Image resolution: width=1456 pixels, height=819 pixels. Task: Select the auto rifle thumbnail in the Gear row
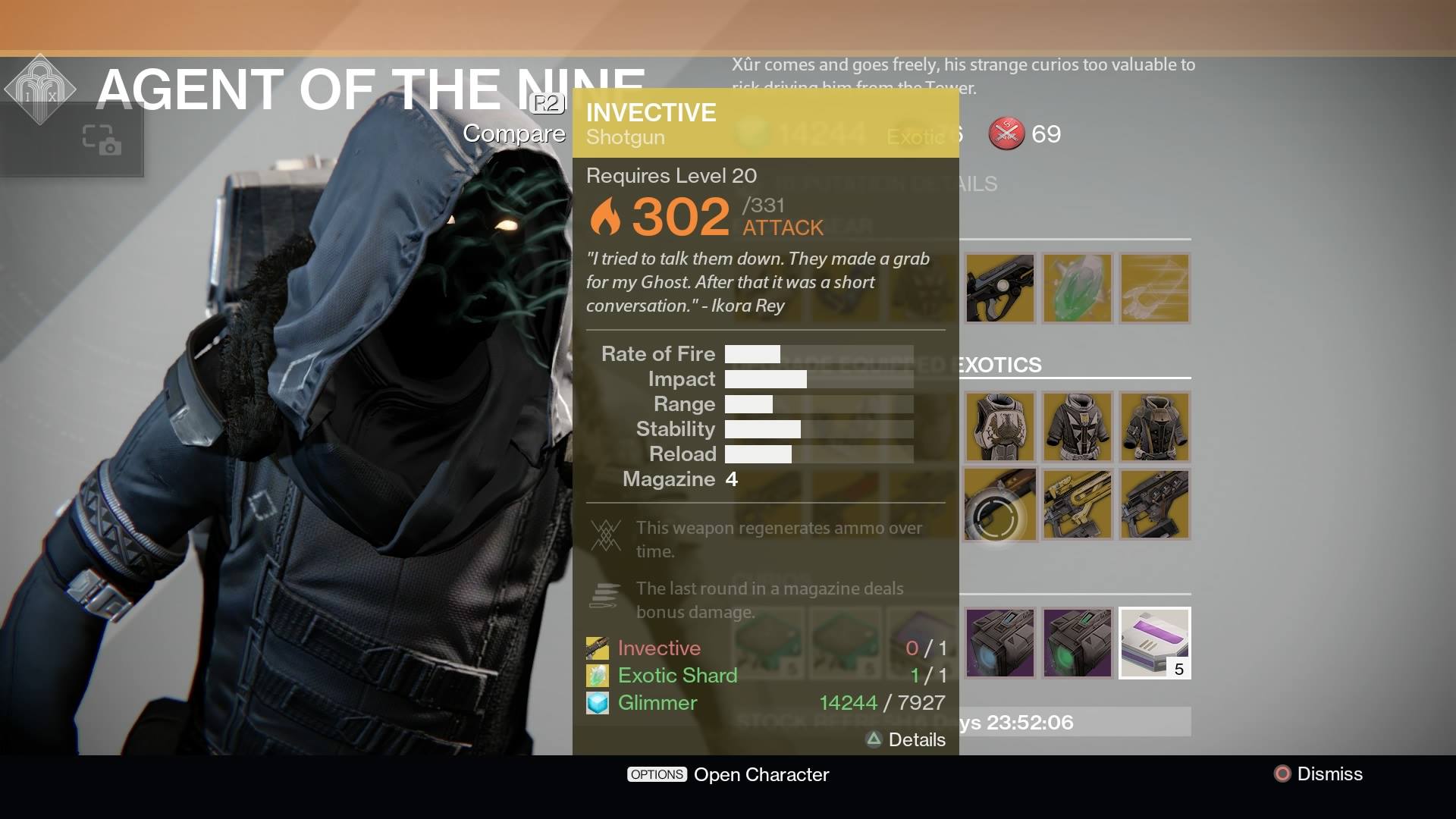click(x=999, y=288)
